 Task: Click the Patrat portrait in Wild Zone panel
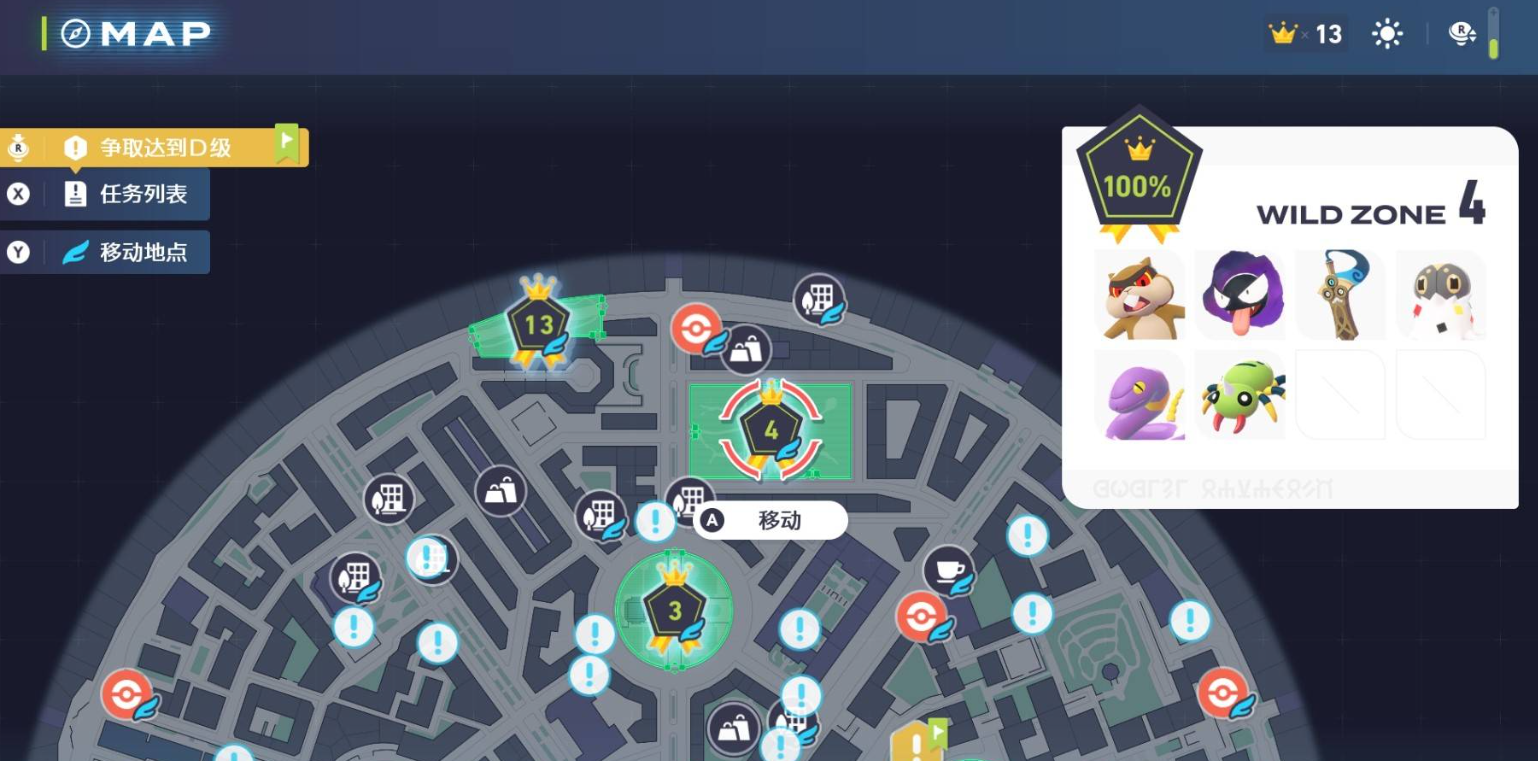(x=1139, y=295)
